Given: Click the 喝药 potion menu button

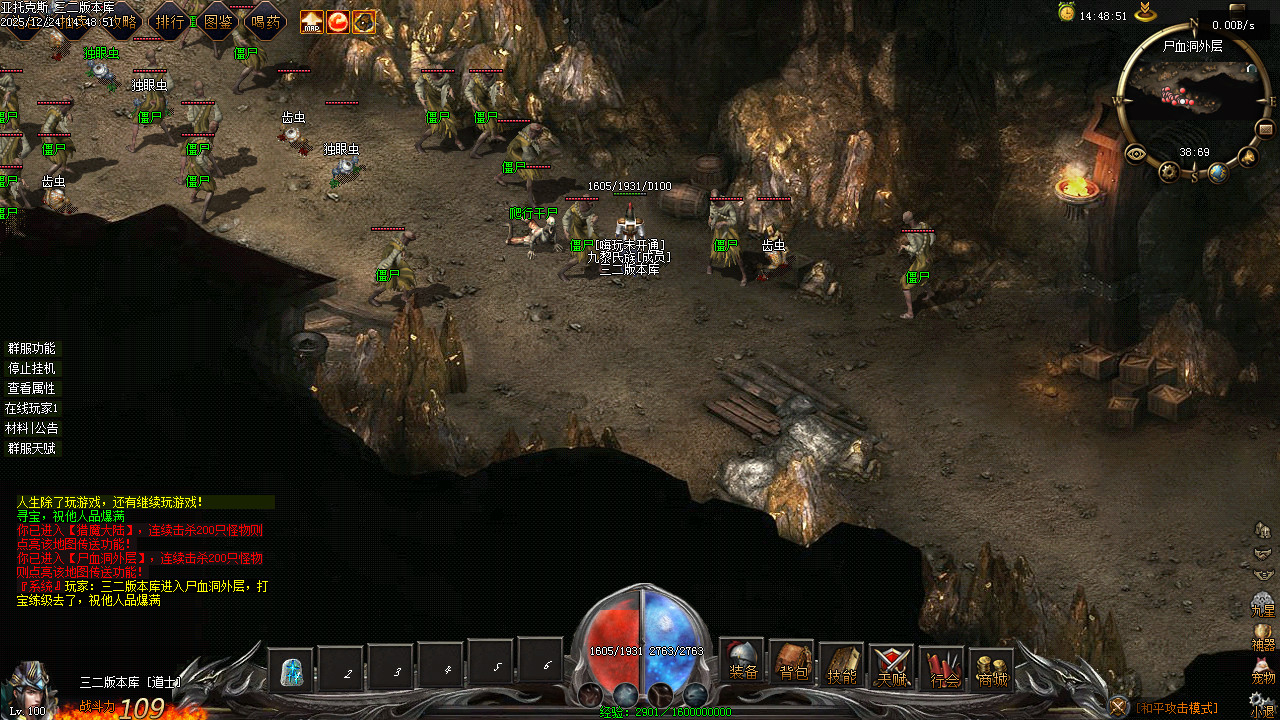Looking at the screenshot, I should pyautogui.click(x=266, y=21).
